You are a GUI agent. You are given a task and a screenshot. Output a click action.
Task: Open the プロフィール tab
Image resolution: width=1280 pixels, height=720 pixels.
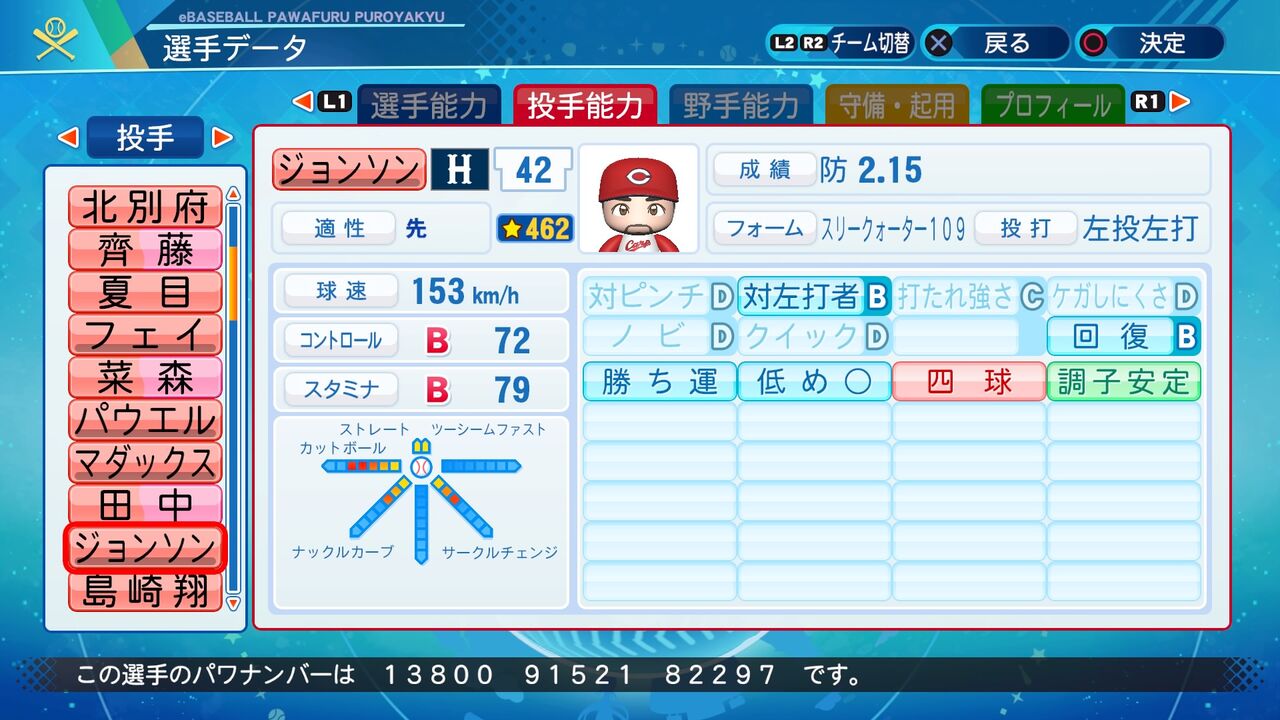tap(1052, 101)
